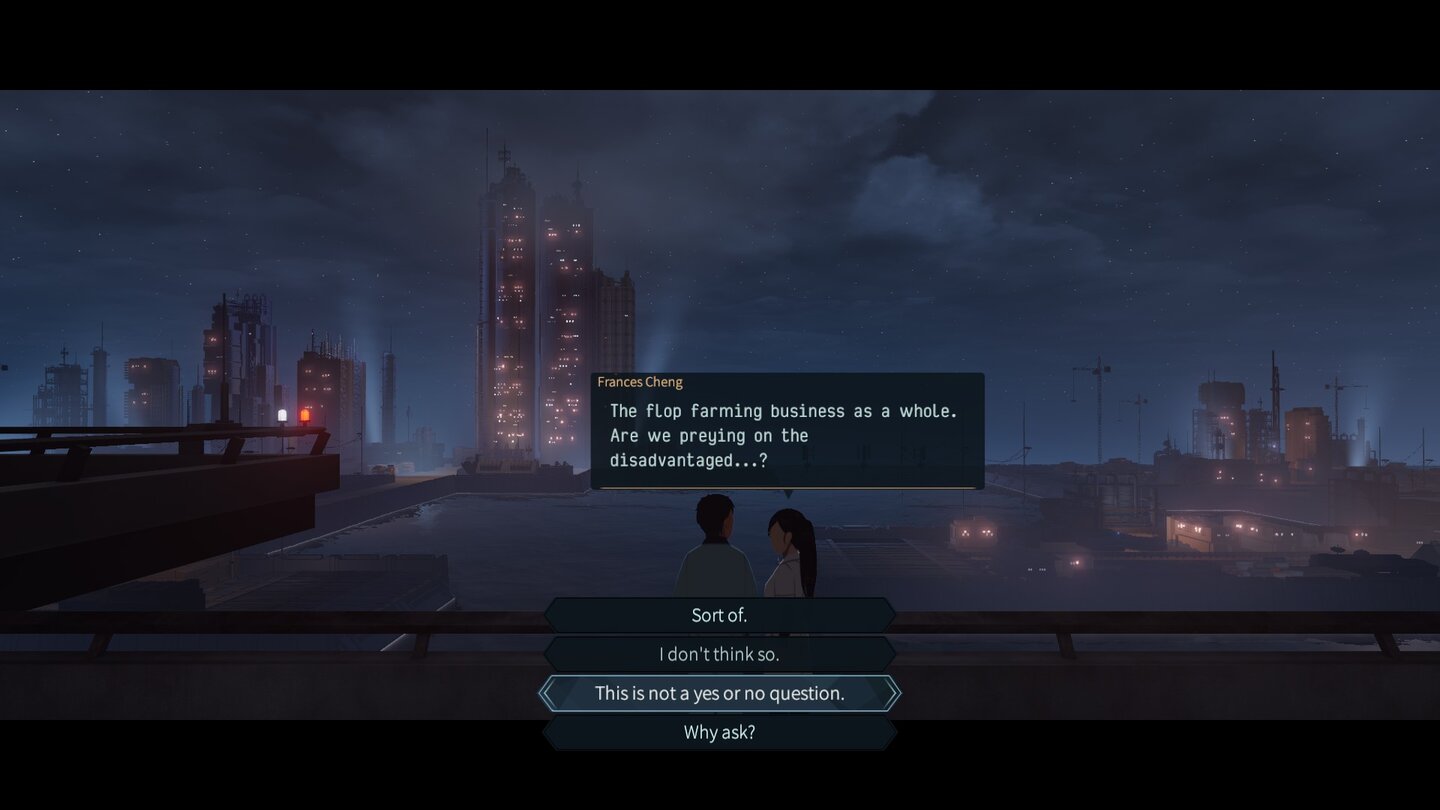
Task: Click the left chevron on the selected option
Action: tap(549, 692)
